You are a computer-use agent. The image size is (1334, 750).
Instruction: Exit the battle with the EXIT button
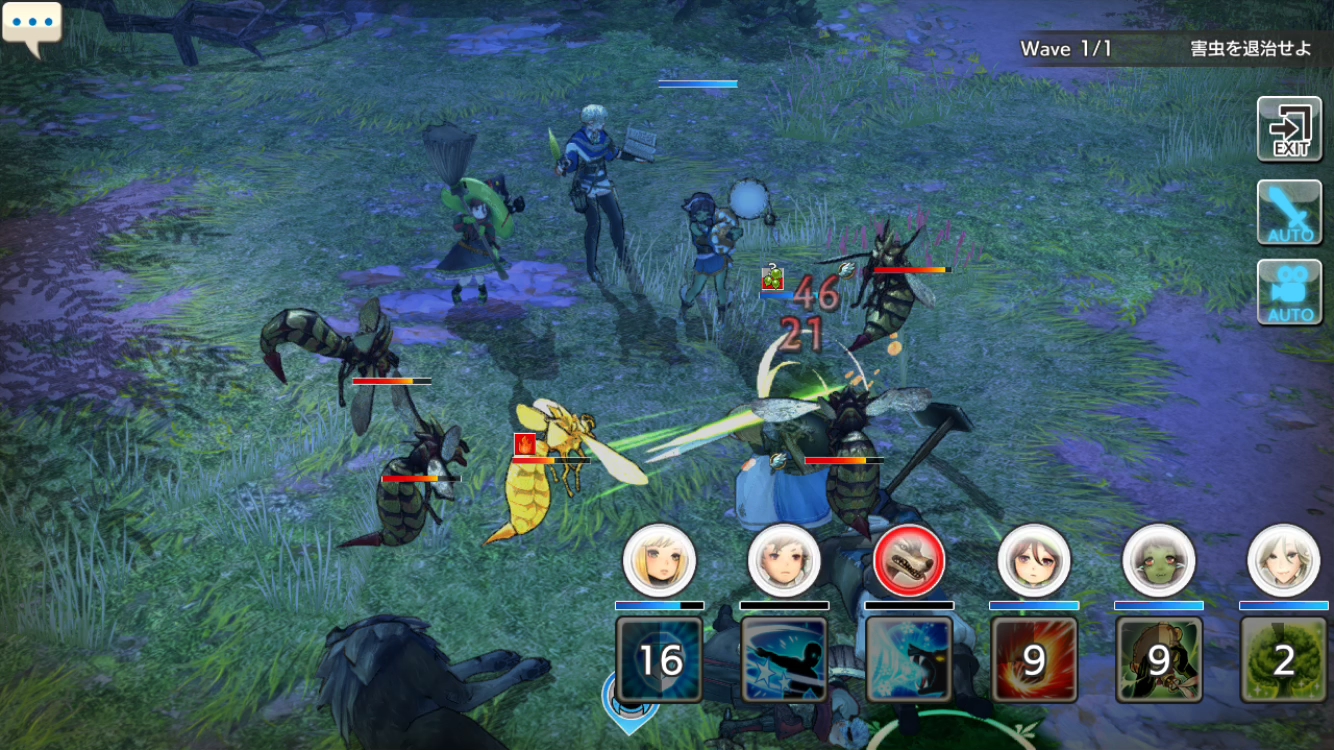pyautogui.click(x=1289, y=129)
